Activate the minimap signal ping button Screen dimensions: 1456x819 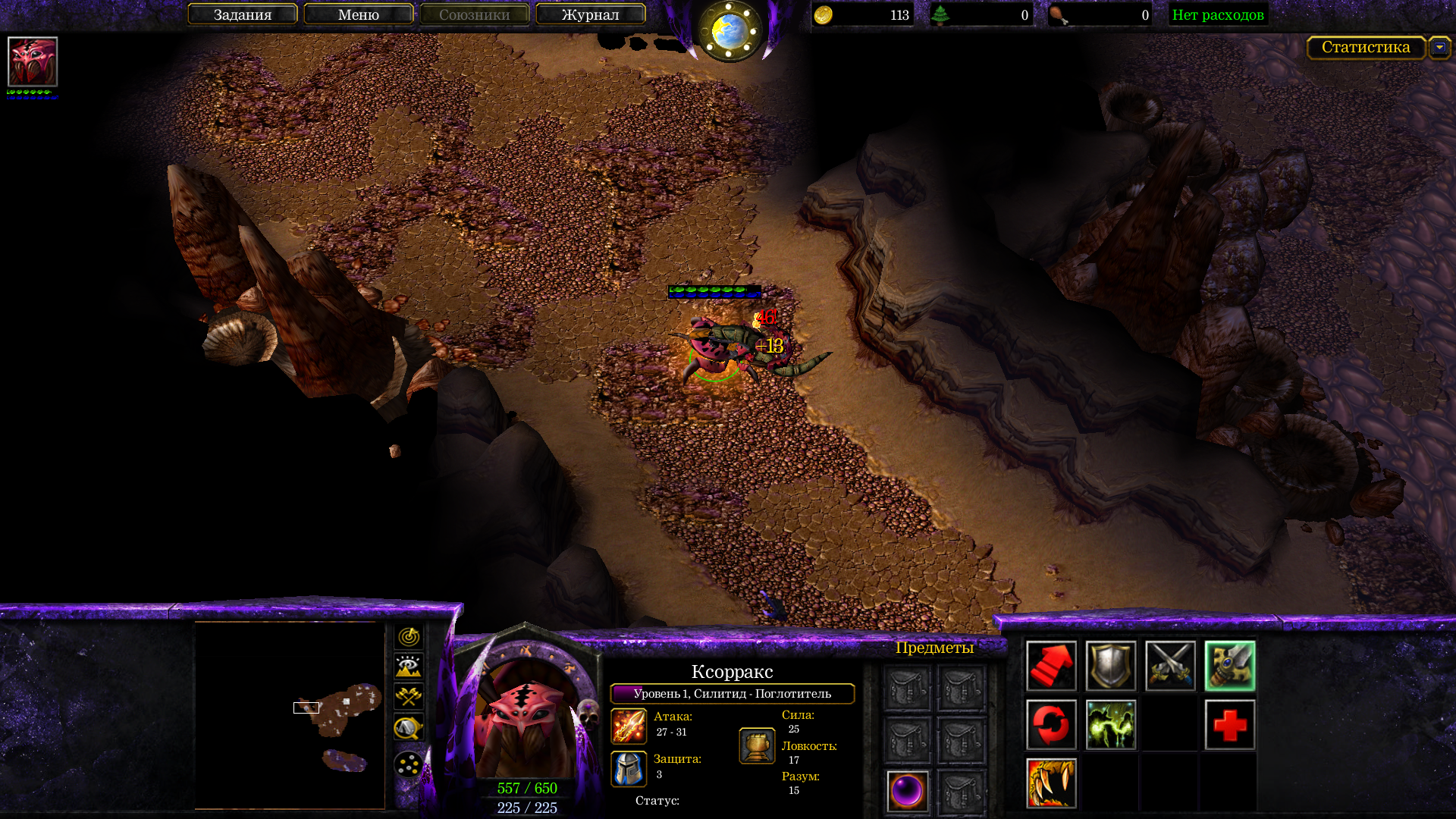409,636
